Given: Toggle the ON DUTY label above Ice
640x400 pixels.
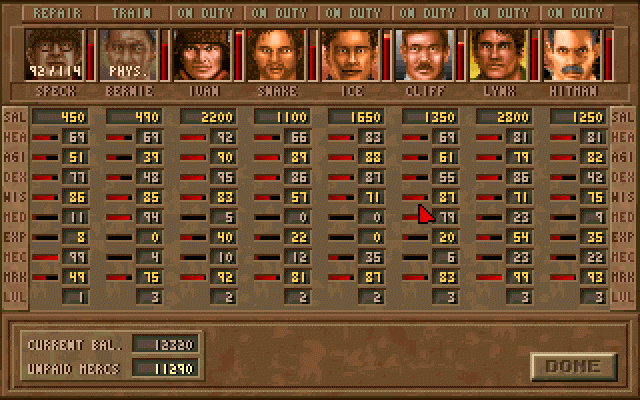Looking at the screenshot, I should click(355, 14).
